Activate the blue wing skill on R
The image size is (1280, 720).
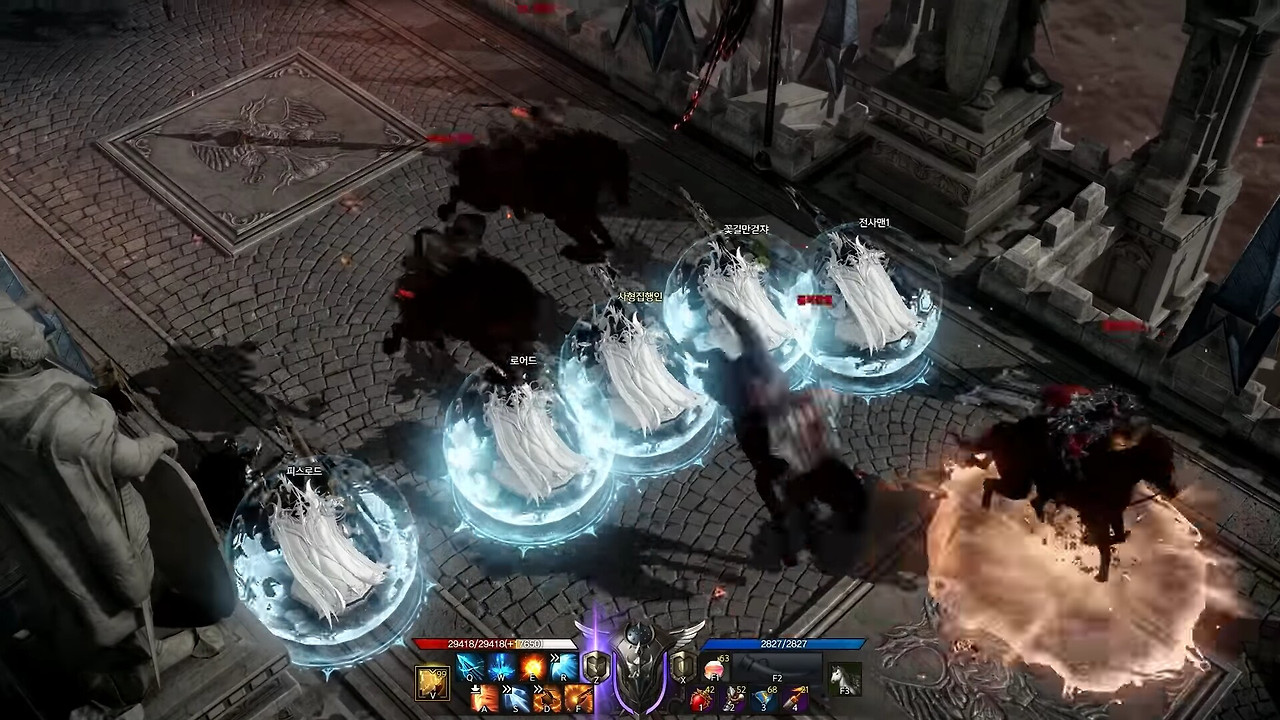[563, 666]
